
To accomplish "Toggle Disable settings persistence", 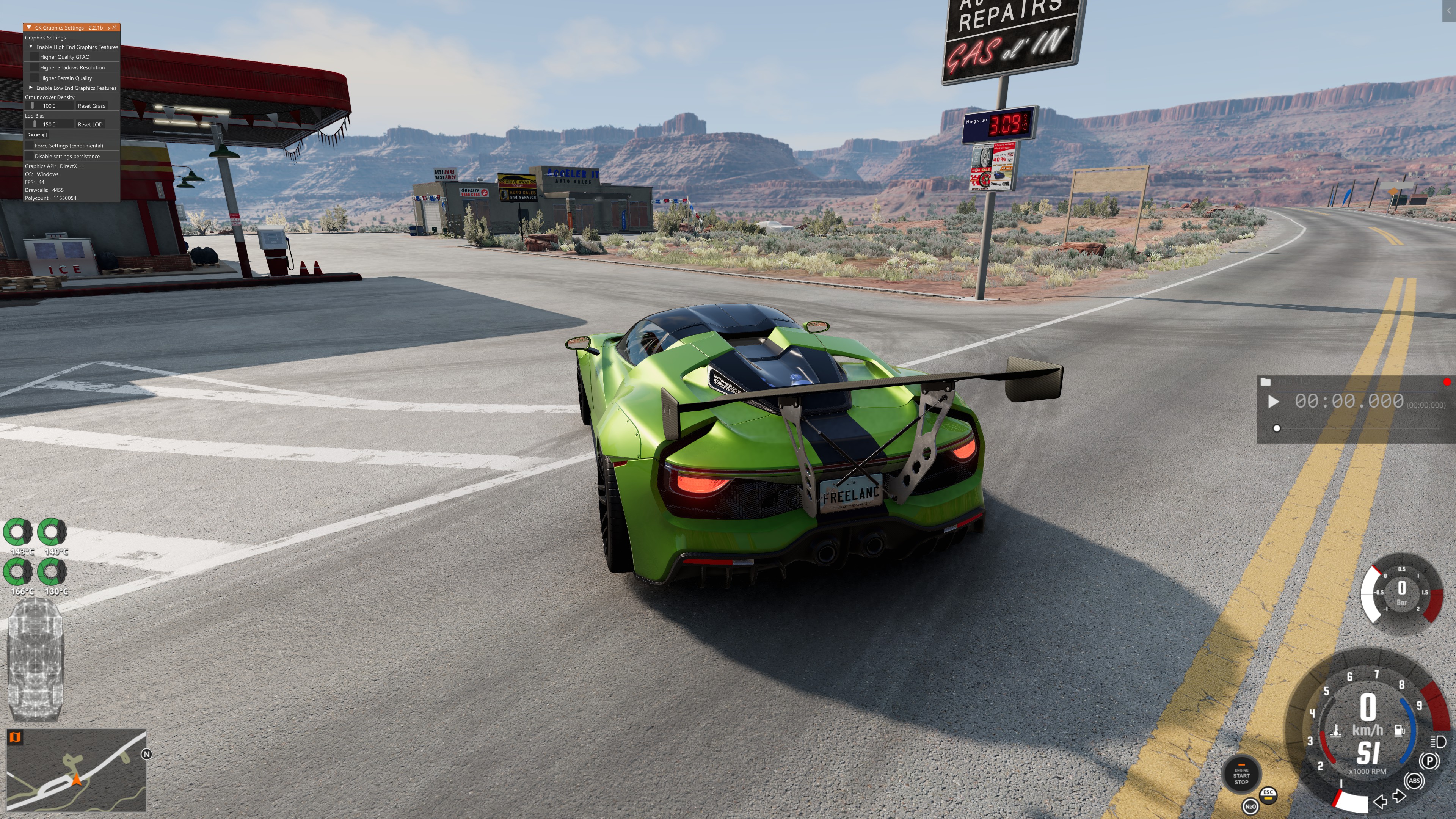I will pos(30,157).
